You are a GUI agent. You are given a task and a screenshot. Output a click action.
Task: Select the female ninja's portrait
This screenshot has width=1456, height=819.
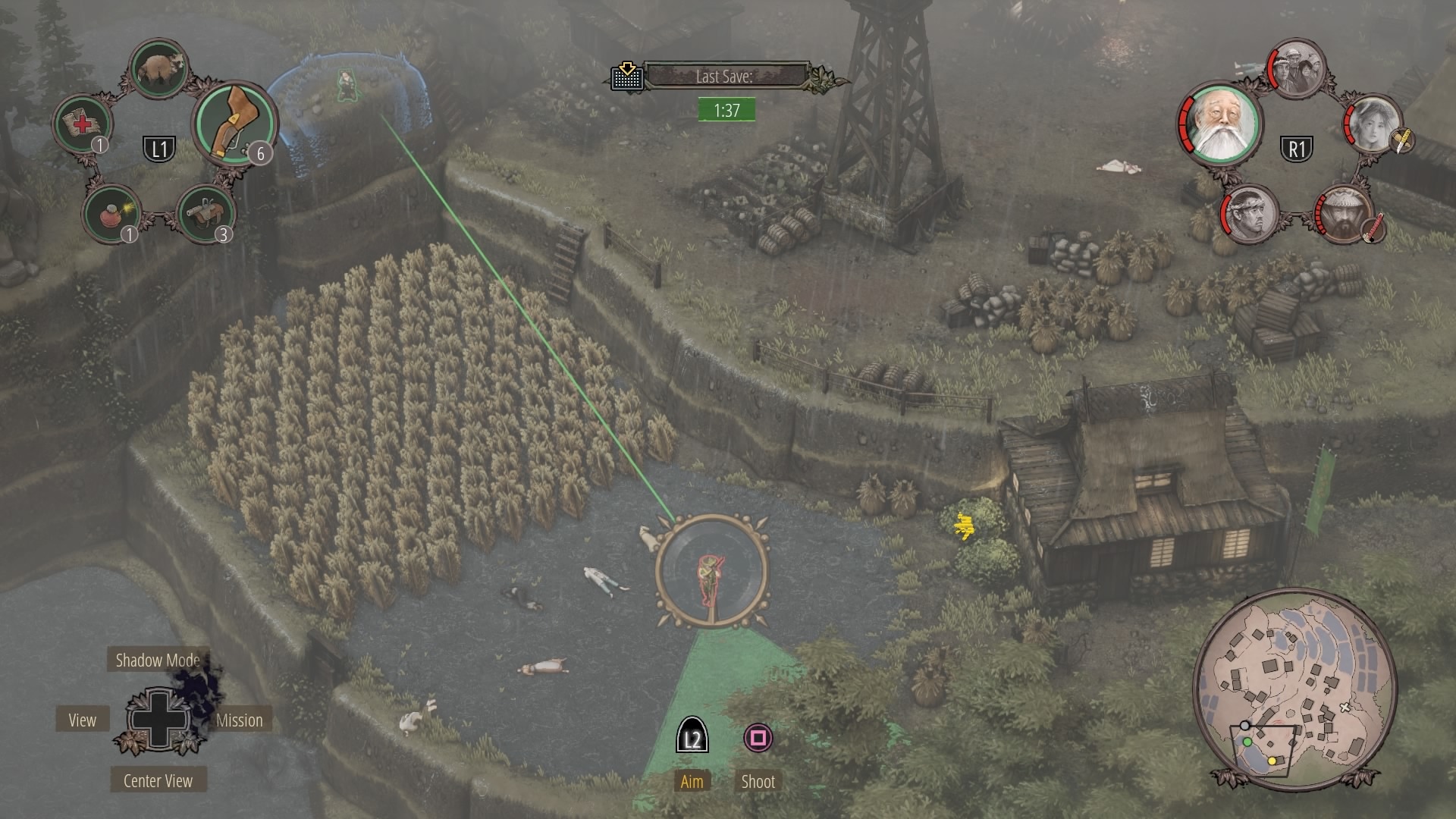(1373, 127)
